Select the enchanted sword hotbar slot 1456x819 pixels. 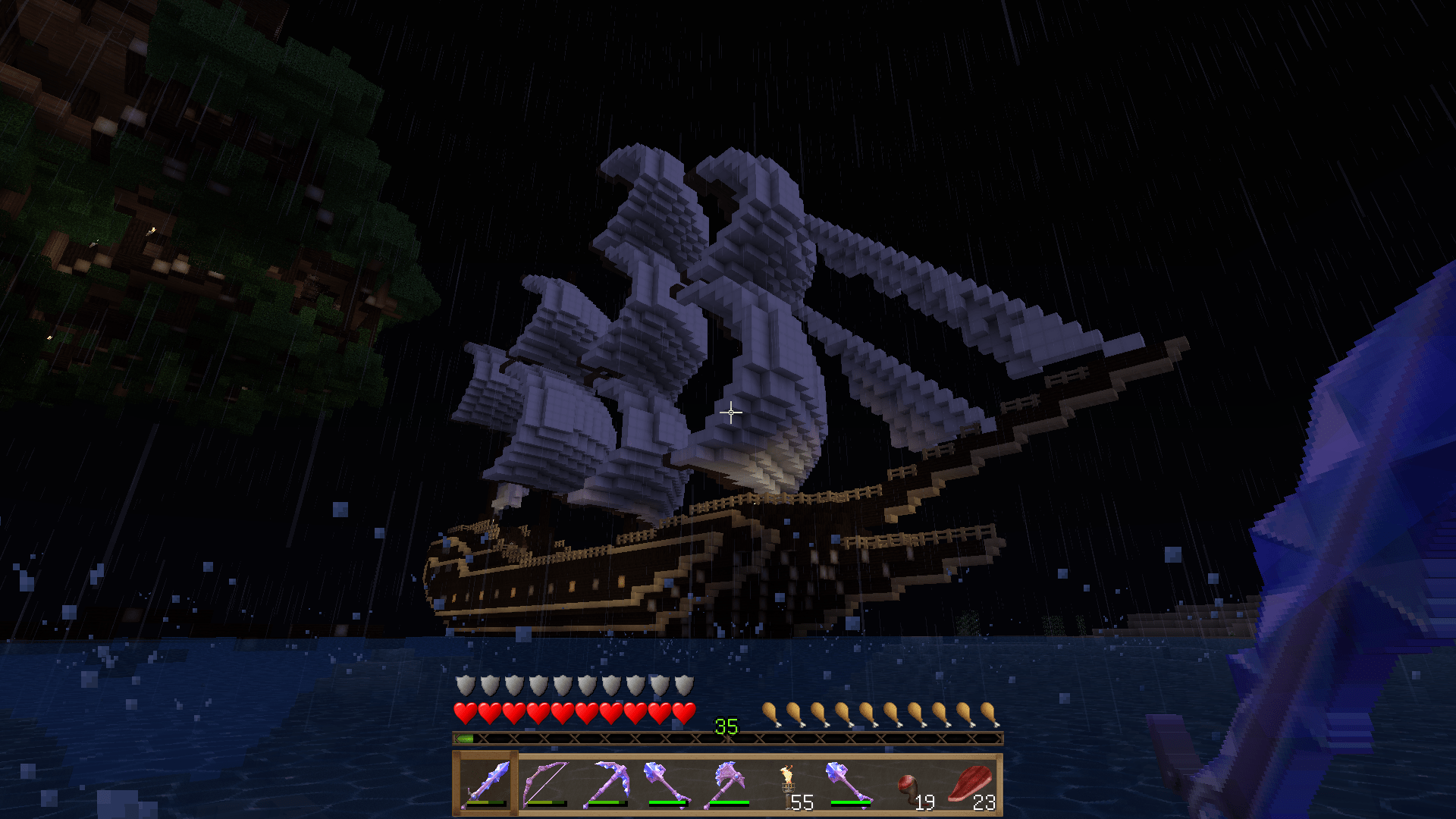tap(485, 784)
